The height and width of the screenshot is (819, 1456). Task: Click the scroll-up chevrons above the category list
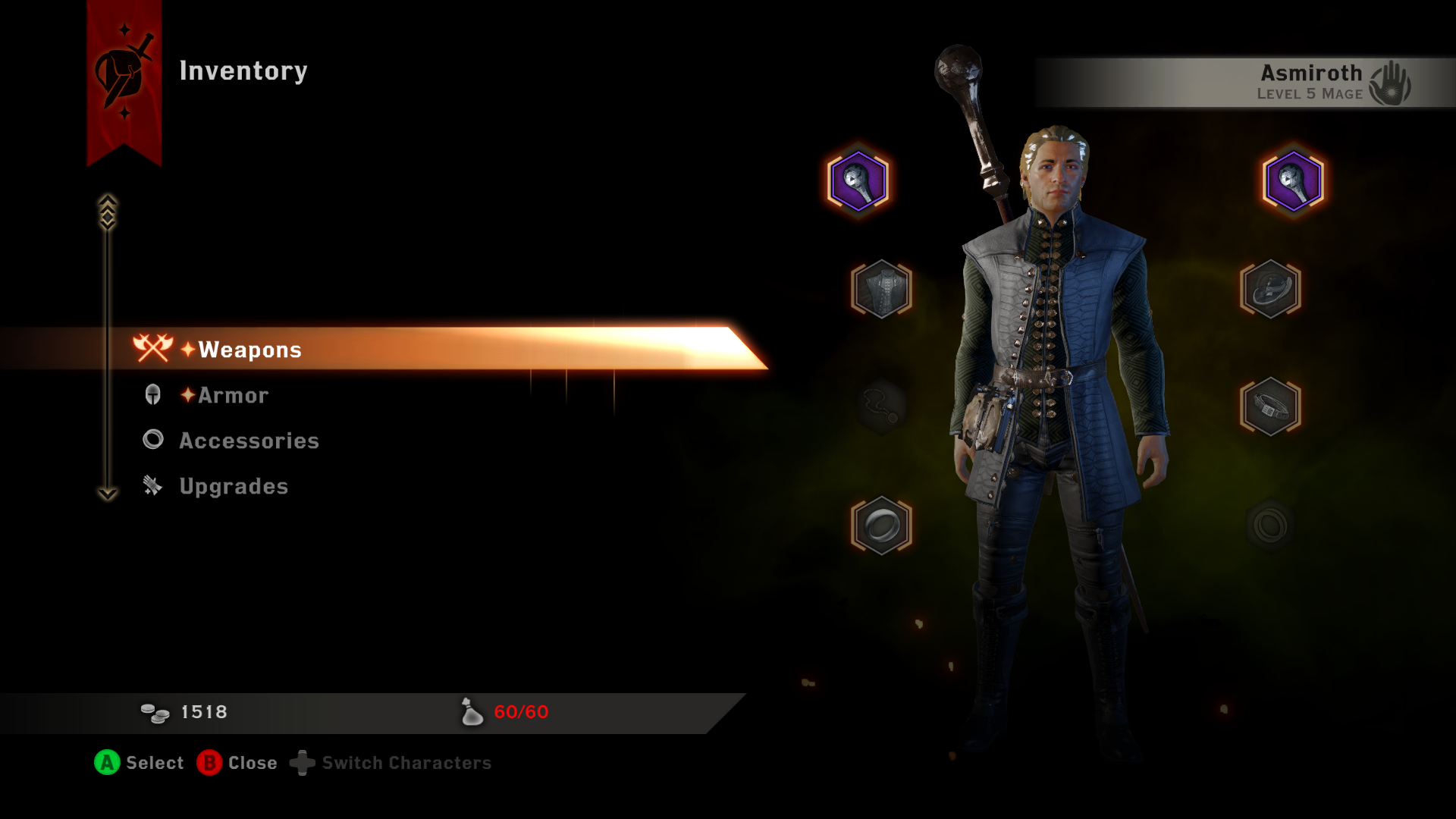(x=108, y=212)
